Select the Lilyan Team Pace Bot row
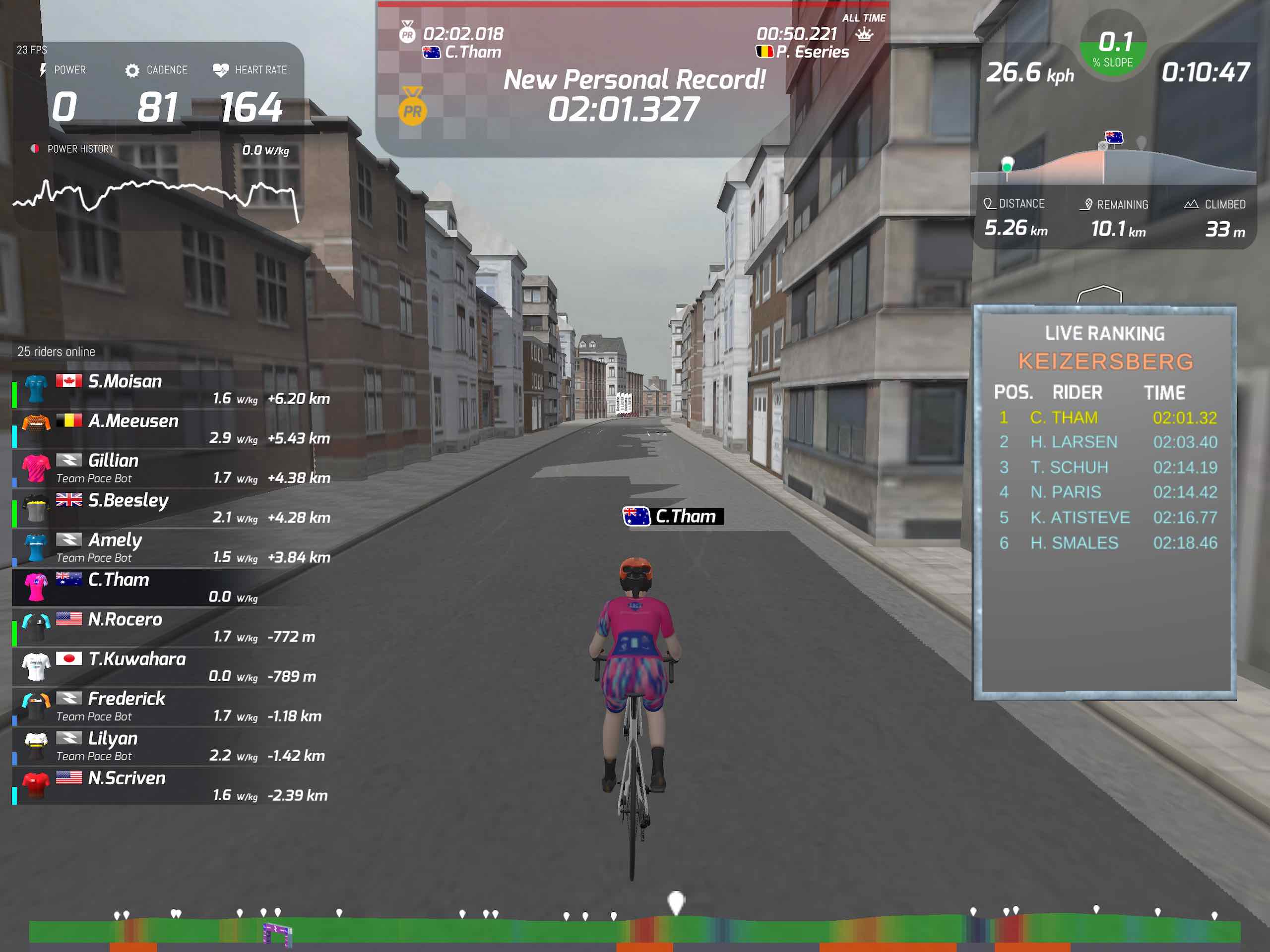Screen dimensions: 1270x952 172,746
